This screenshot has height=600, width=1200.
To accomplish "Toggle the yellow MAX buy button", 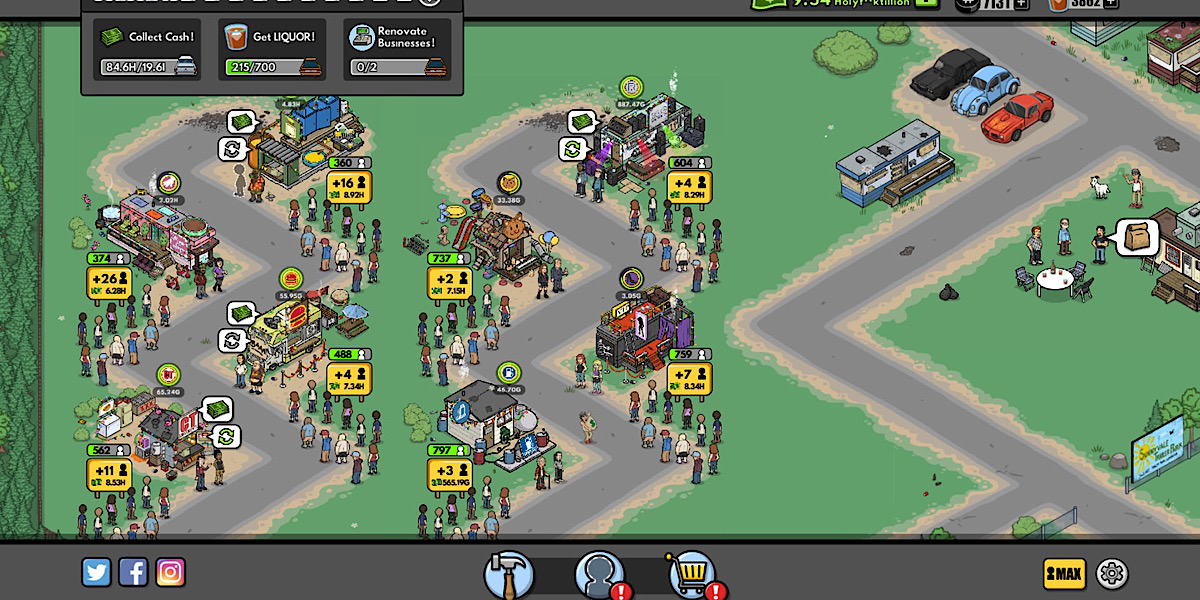I will click(1064, 573).
